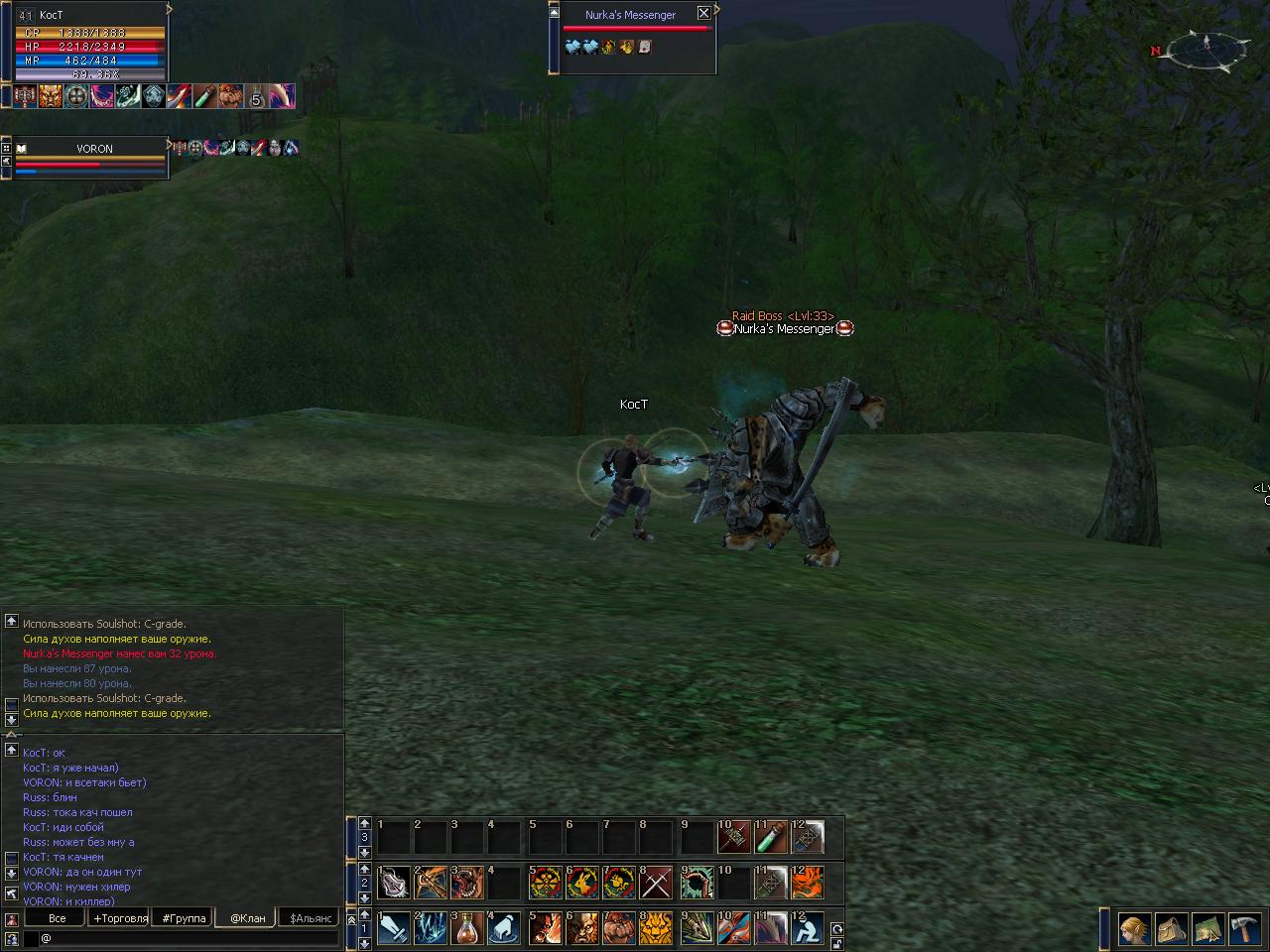
Task: Activate the golden lion face skill
Action: (656, 929)
